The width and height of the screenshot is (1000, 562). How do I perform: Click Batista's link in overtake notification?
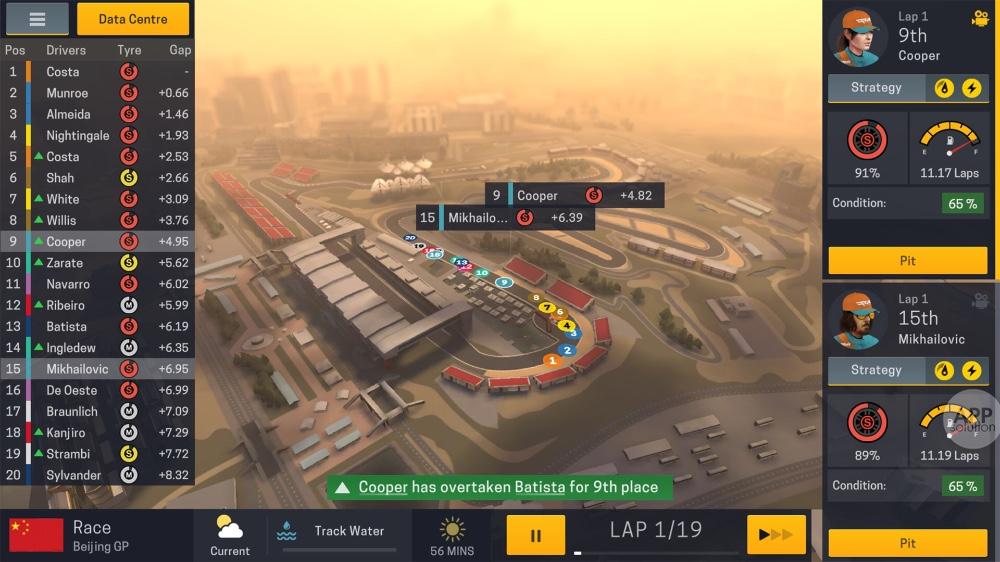[539, 487]
